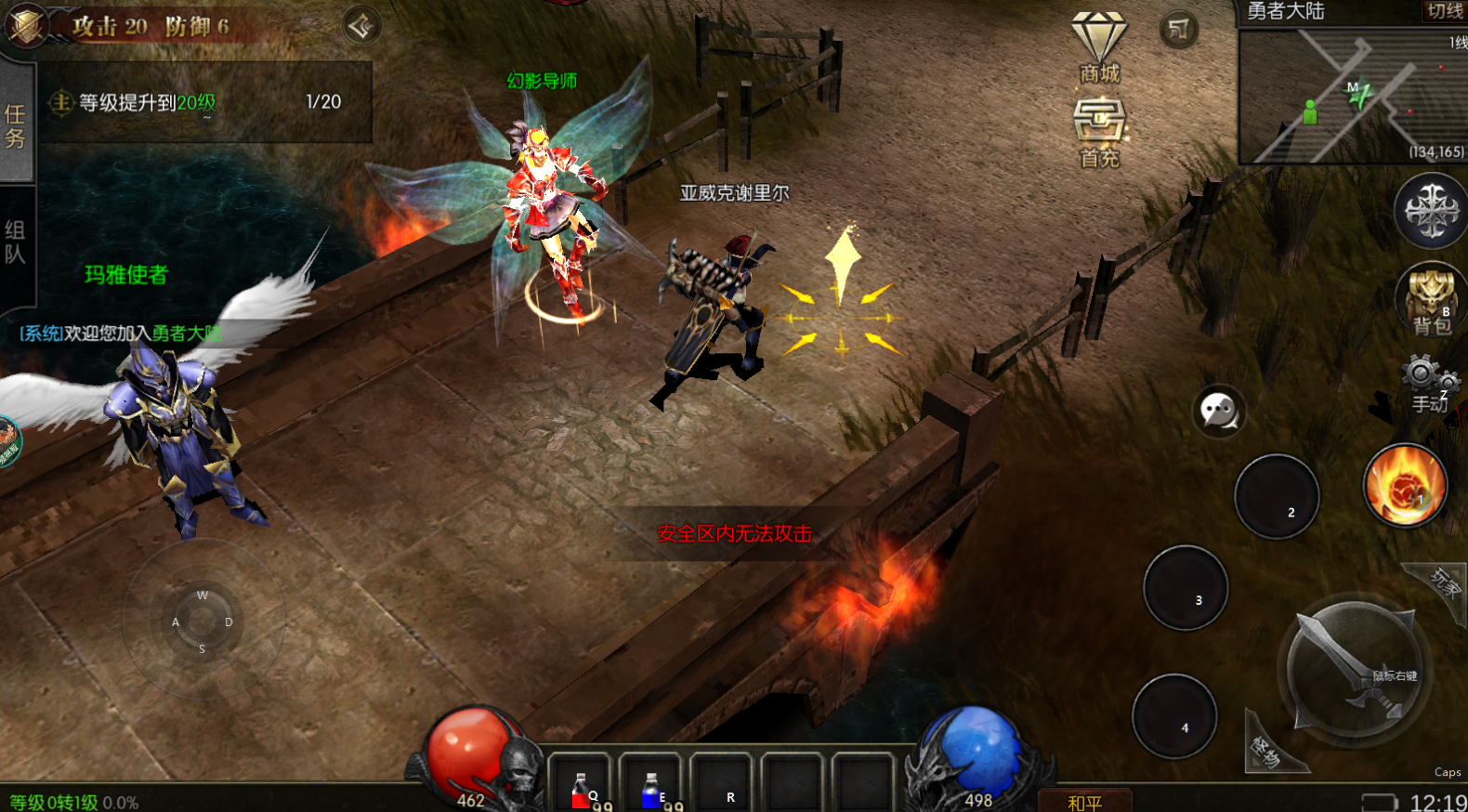The image size is (1468, 812).
Task: Open the chat speech bubble
Action: tap(1218, 411)
